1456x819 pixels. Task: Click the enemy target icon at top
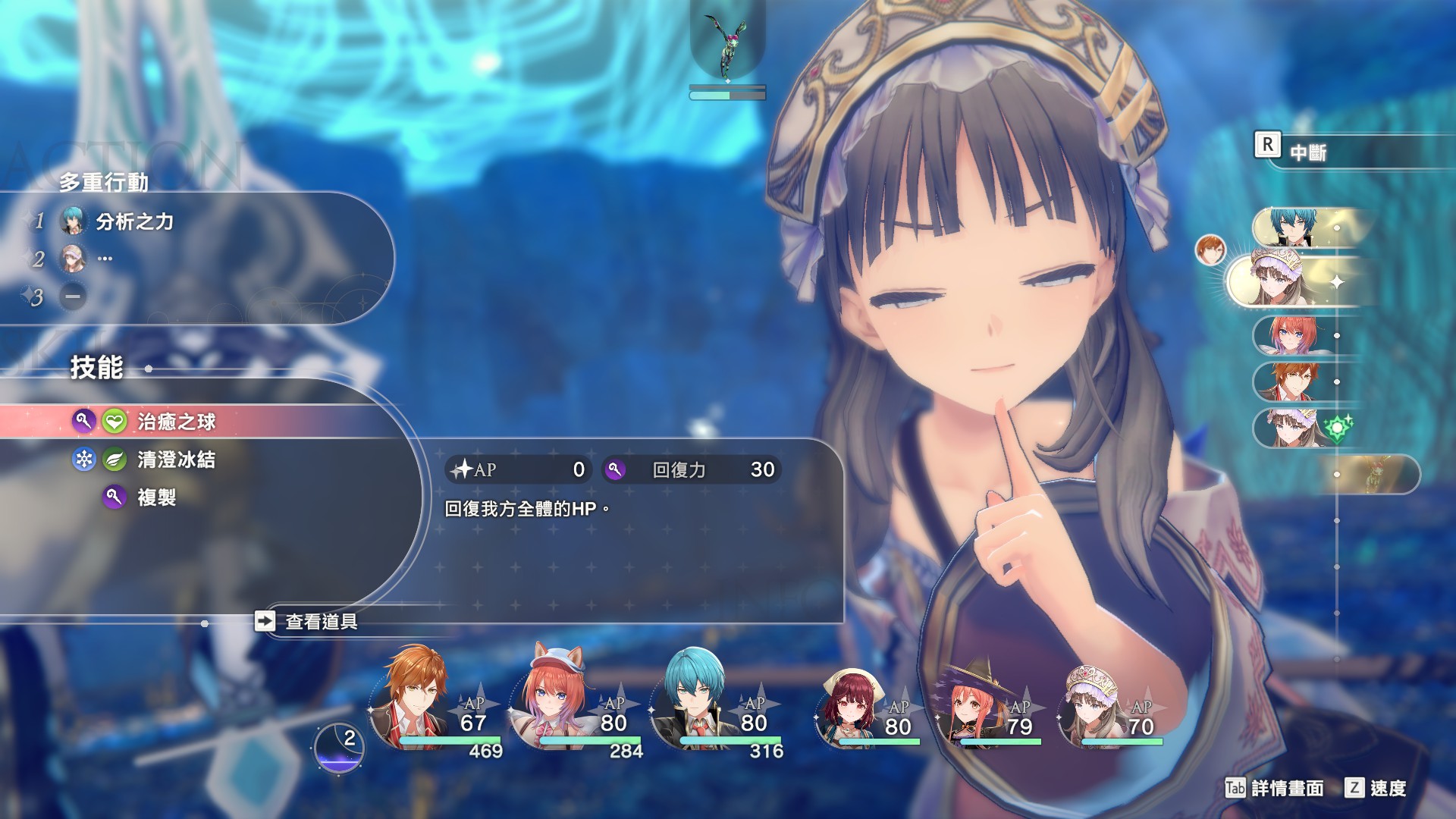tap(727, 47)
